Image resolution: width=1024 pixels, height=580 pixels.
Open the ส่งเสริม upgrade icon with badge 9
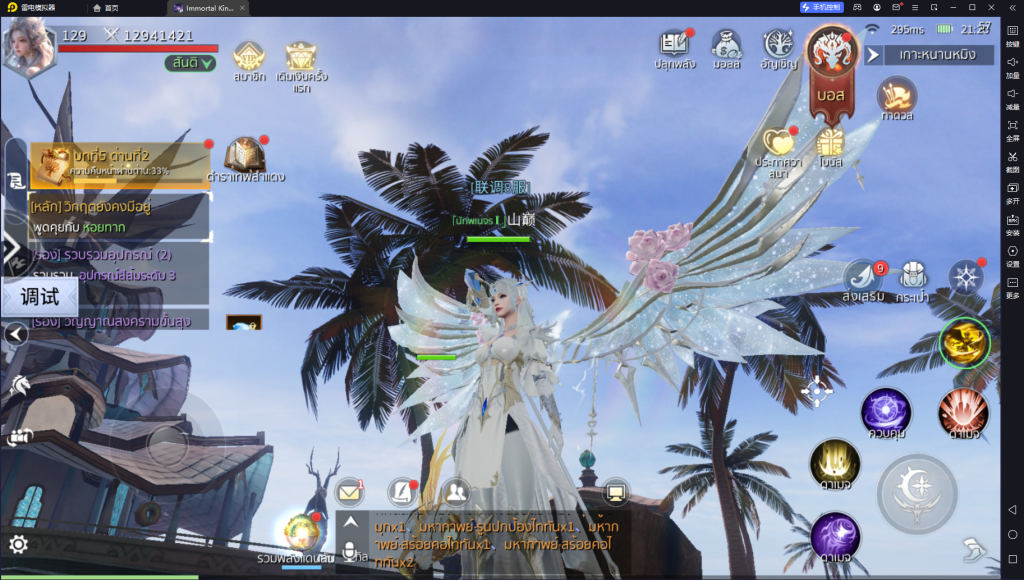coord(861,277)
